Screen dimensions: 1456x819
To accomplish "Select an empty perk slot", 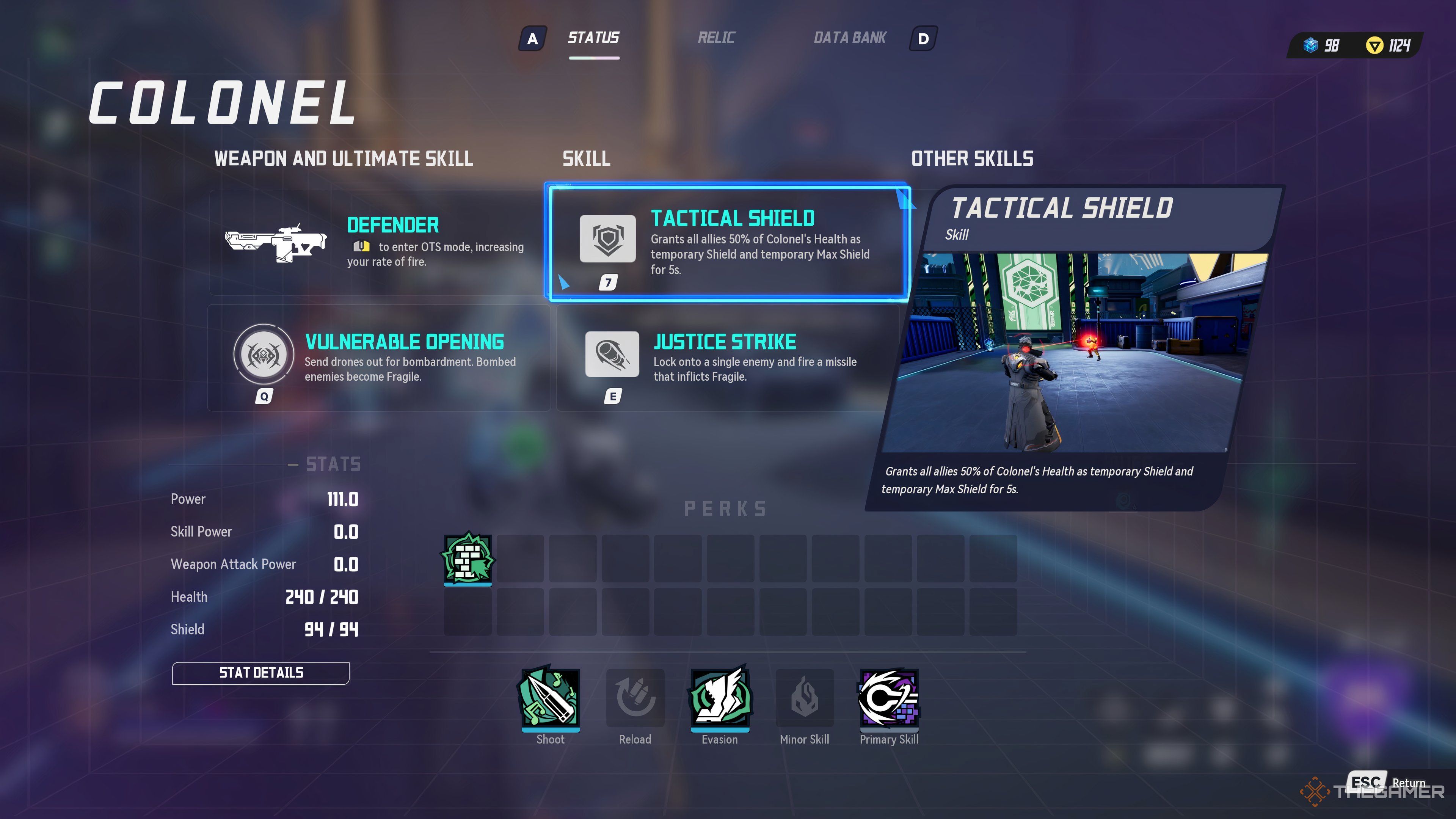I will click(x=520, y=560).
